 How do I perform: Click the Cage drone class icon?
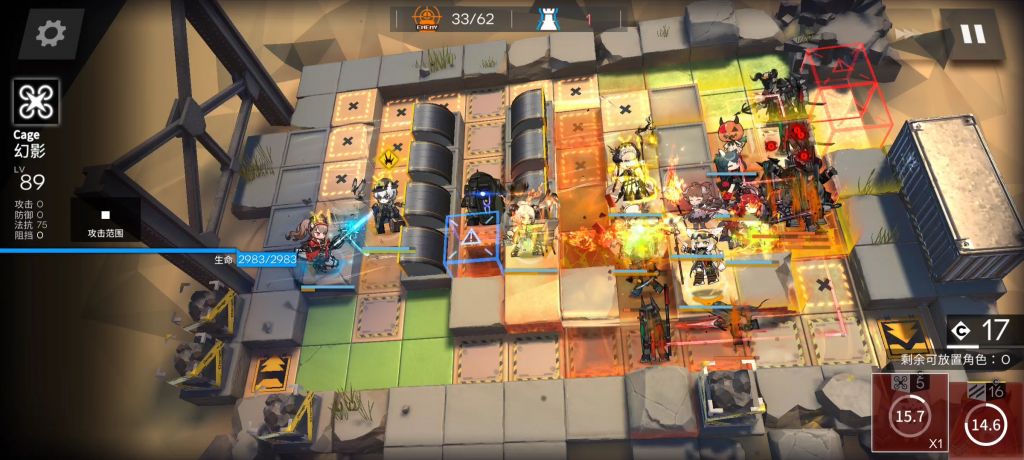[36, 102]
